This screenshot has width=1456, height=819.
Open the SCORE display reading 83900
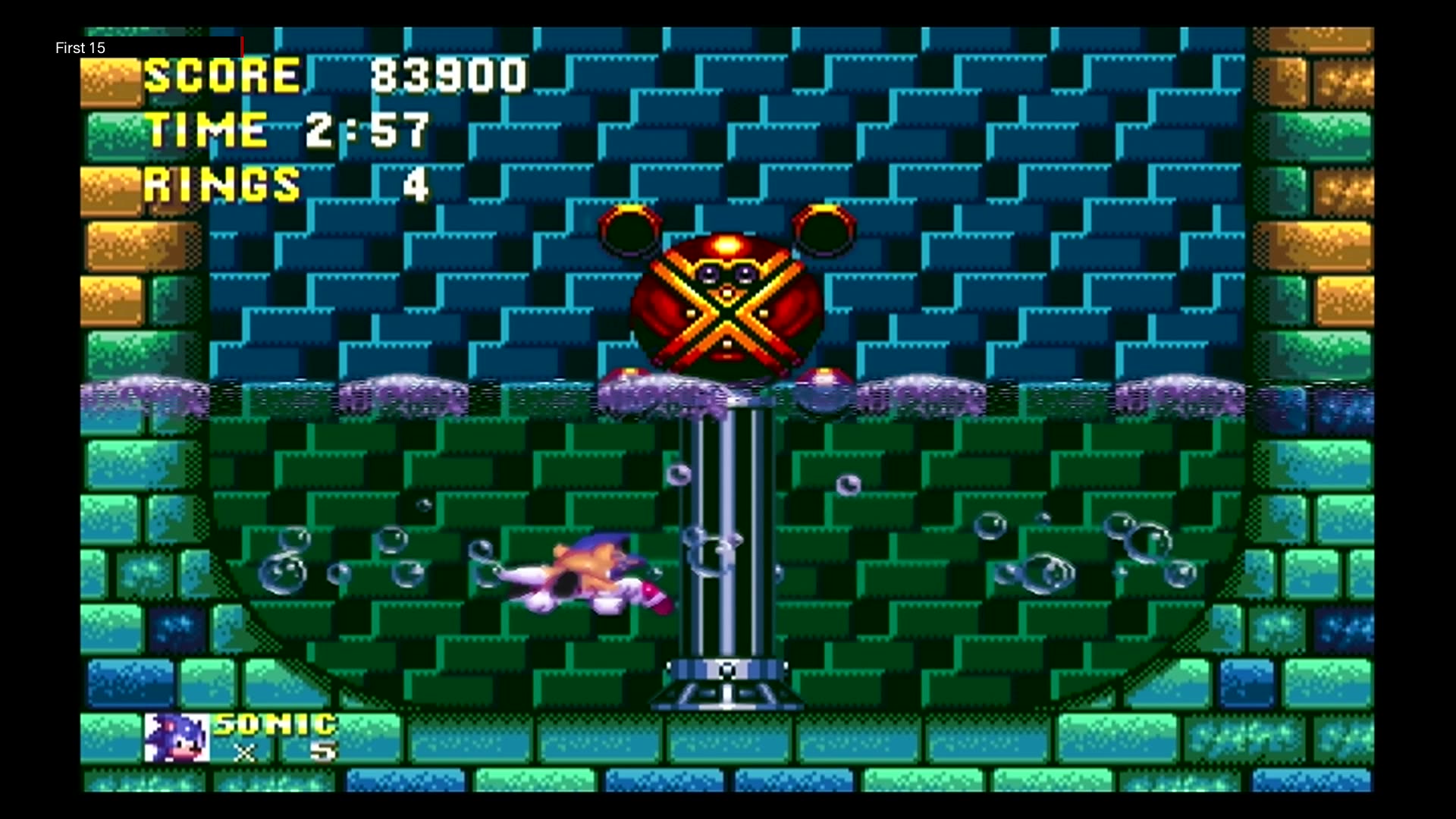coord(334,74)
